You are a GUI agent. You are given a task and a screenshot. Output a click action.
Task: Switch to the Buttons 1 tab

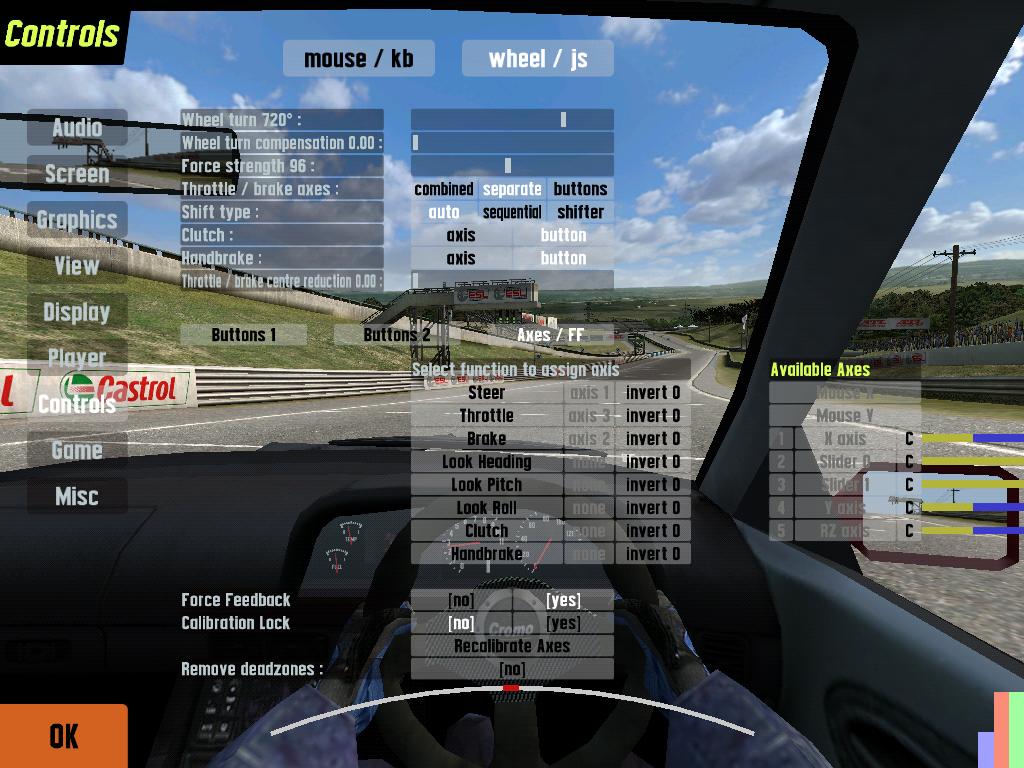click(x=244, y=335)
